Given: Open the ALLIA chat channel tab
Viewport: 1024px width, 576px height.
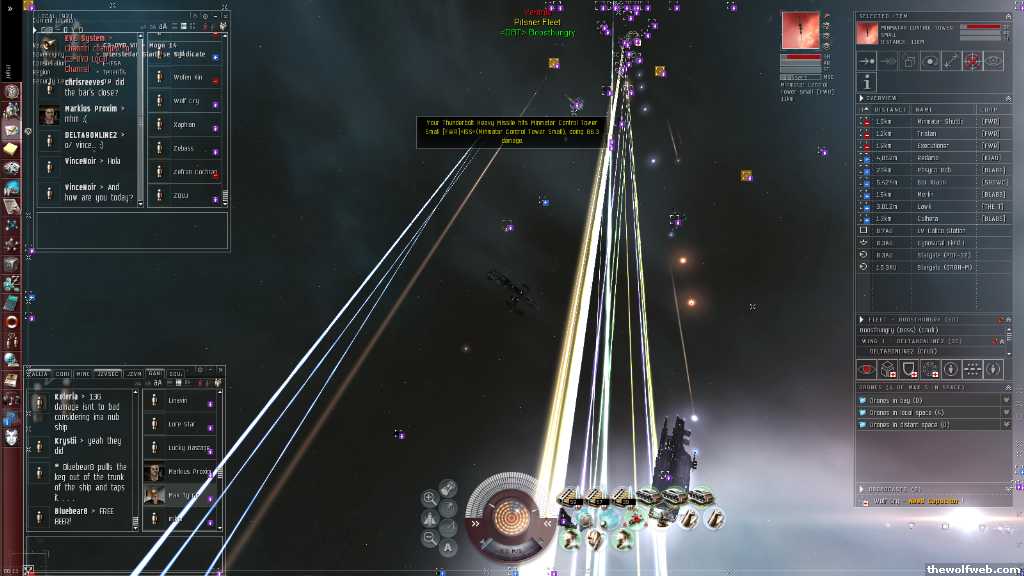Looking at the screenshot, I should tap(40, 373).
